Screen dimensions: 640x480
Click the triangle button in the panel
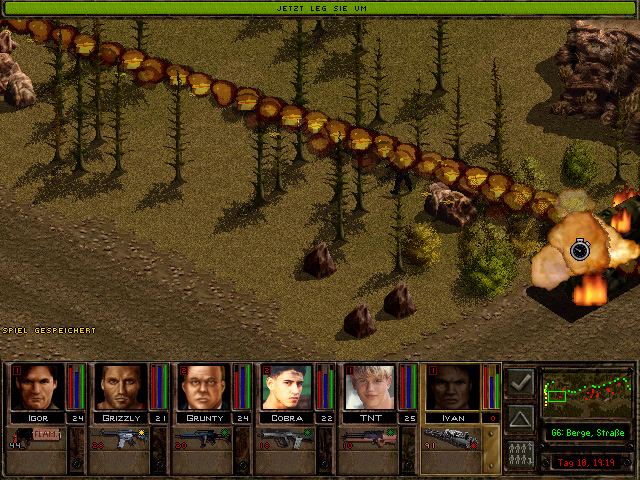[520, 418]
